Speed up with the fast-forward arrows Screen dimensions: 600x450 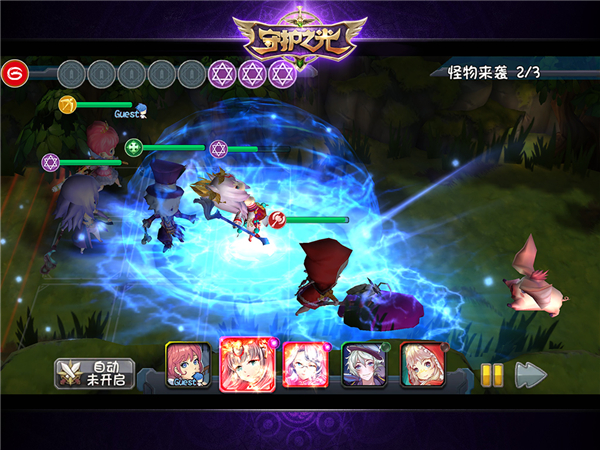(530, 374)
